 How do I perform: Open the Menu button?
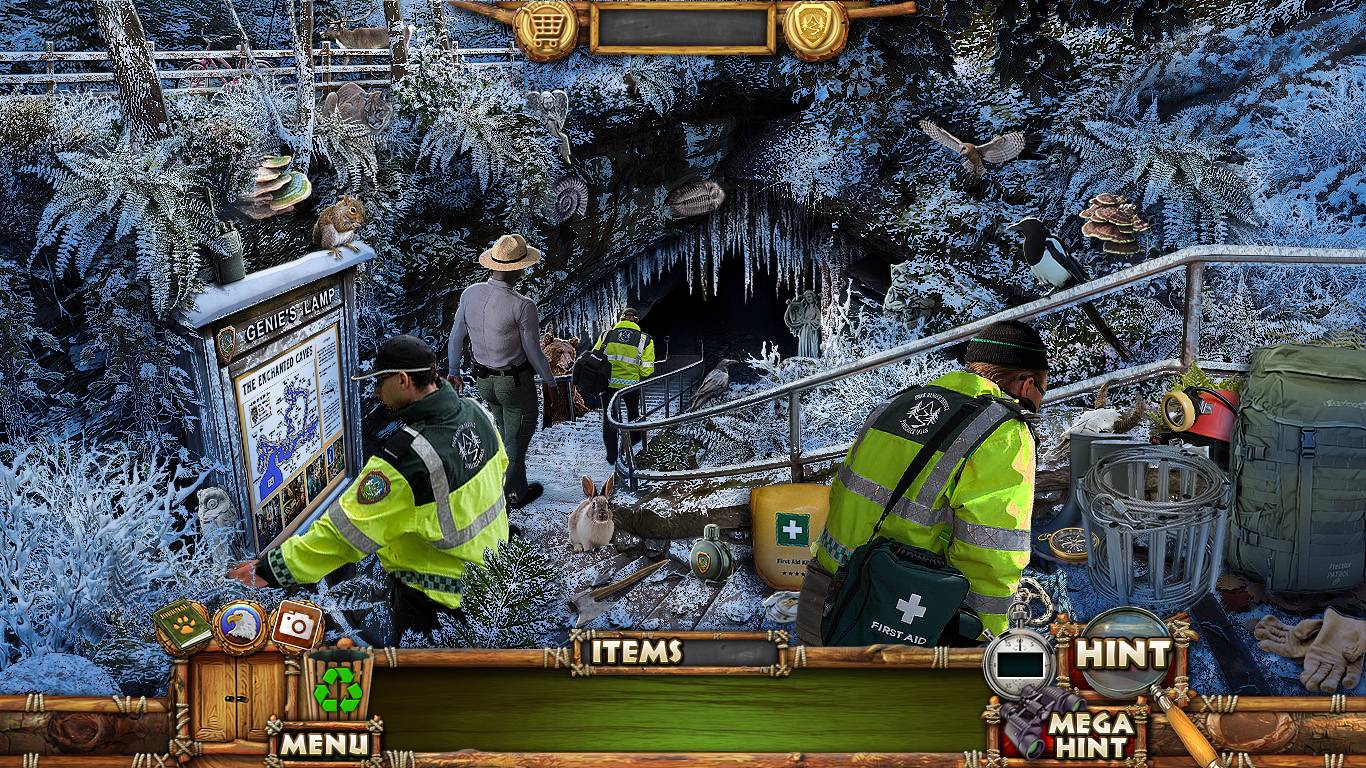(324, 743)
